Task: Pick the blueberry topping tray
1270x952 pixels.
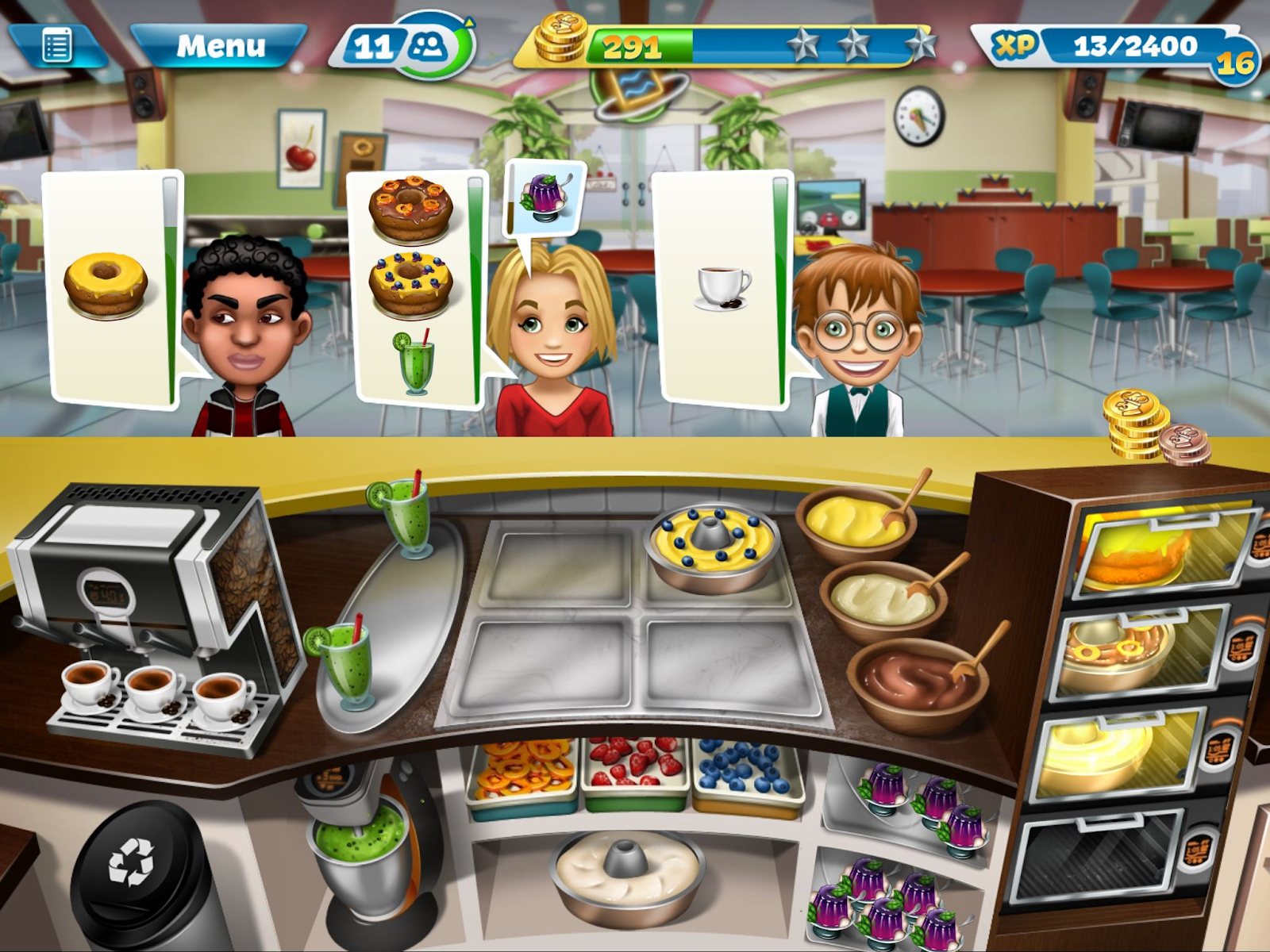Action: click(x=746, y=771)
